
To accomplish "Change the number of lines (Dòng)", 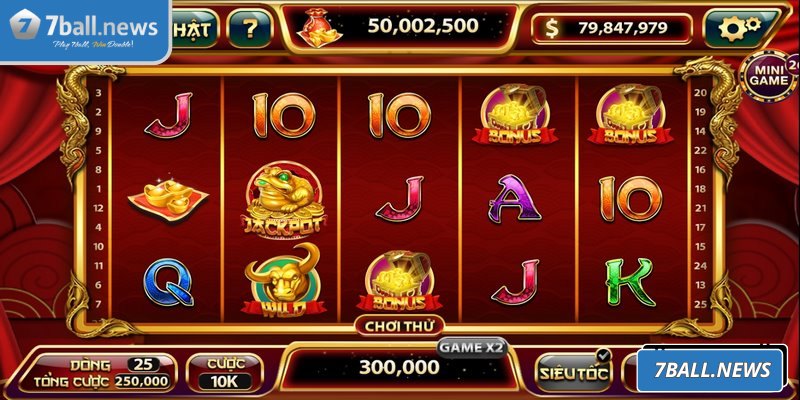I will 142,363.
